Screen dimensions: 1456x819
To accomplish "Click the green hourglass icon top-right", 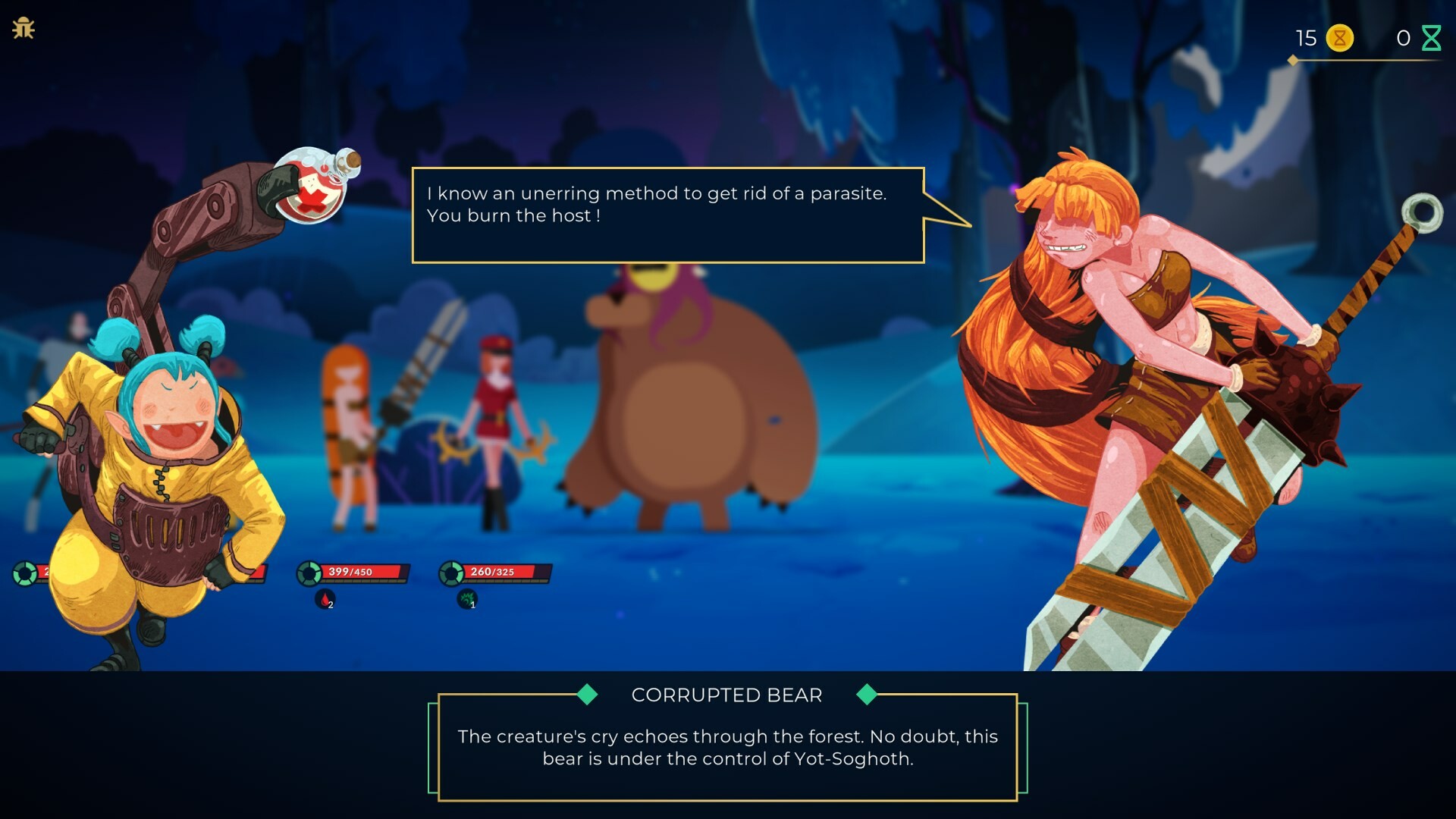I will pos(1432,36).
